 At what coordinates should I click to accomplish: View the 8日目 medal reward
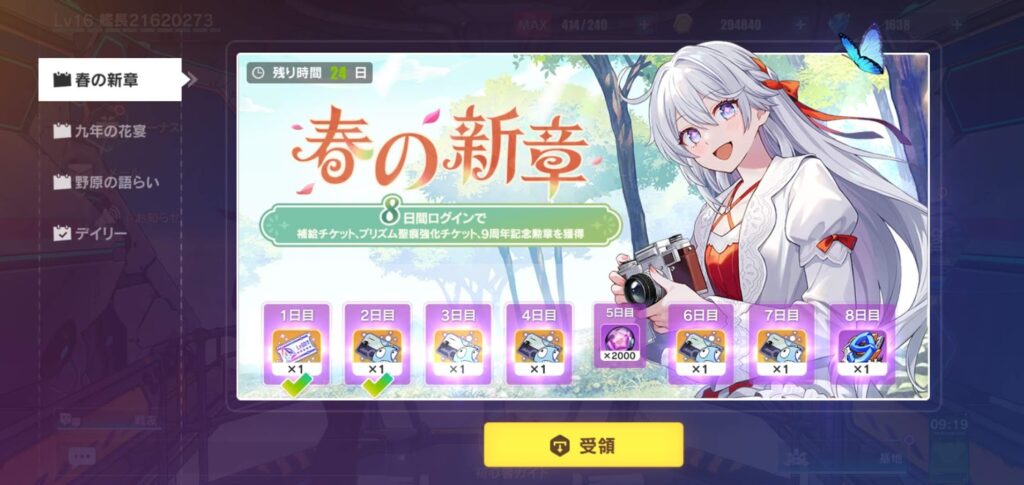(x=862, y=345)
